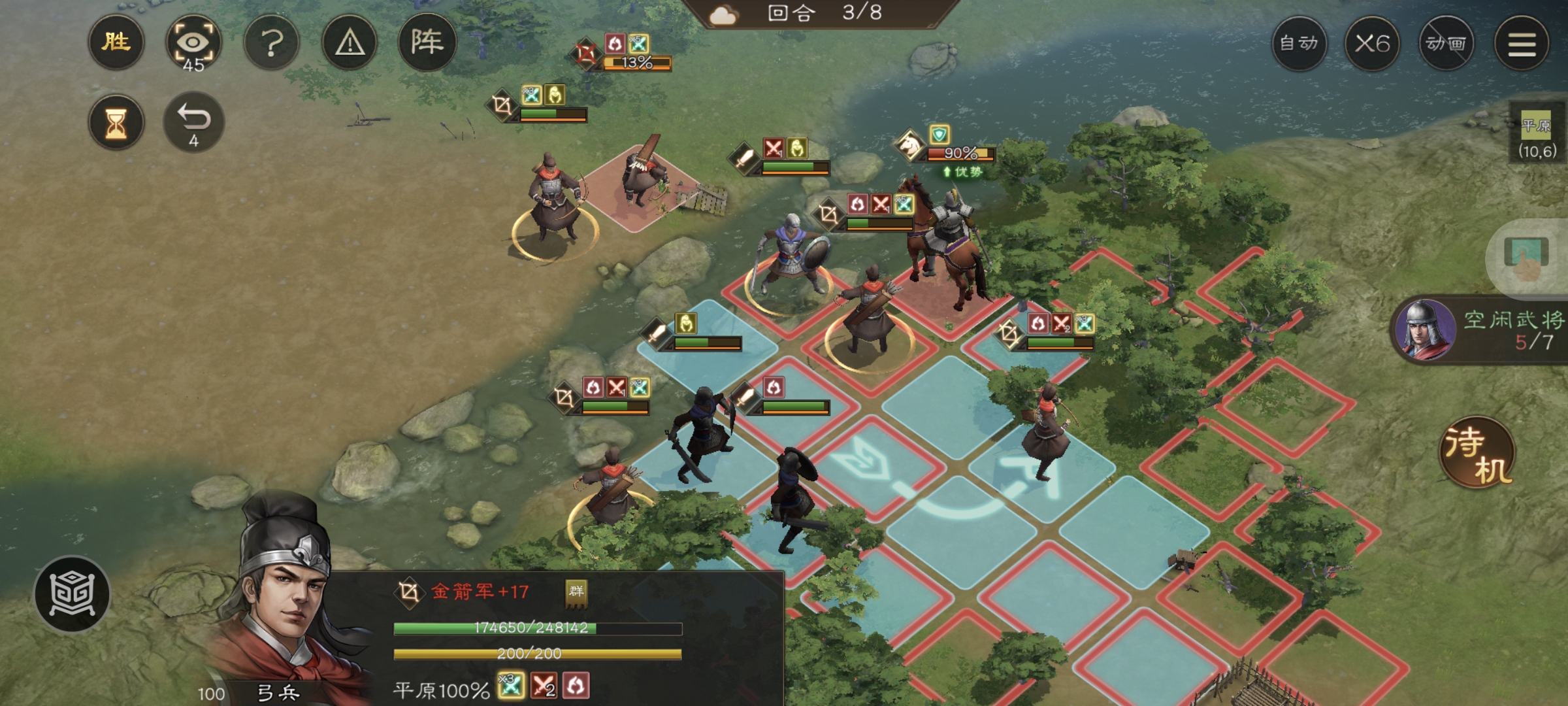
Task: Open the victory conditions (胜) panel
Action: pyautogui.click(x=115, y=43)
